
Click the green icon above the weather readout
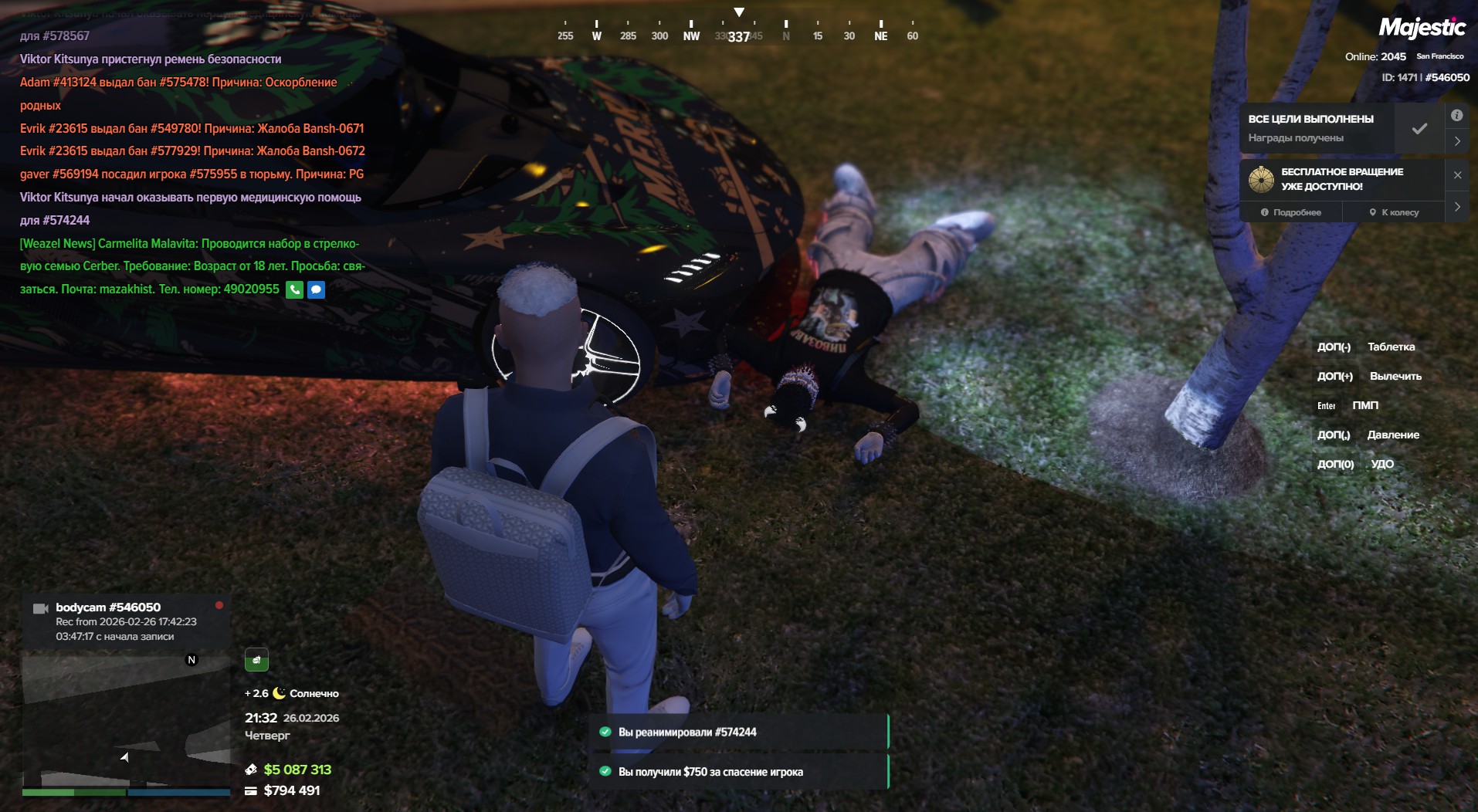(256, 660)
